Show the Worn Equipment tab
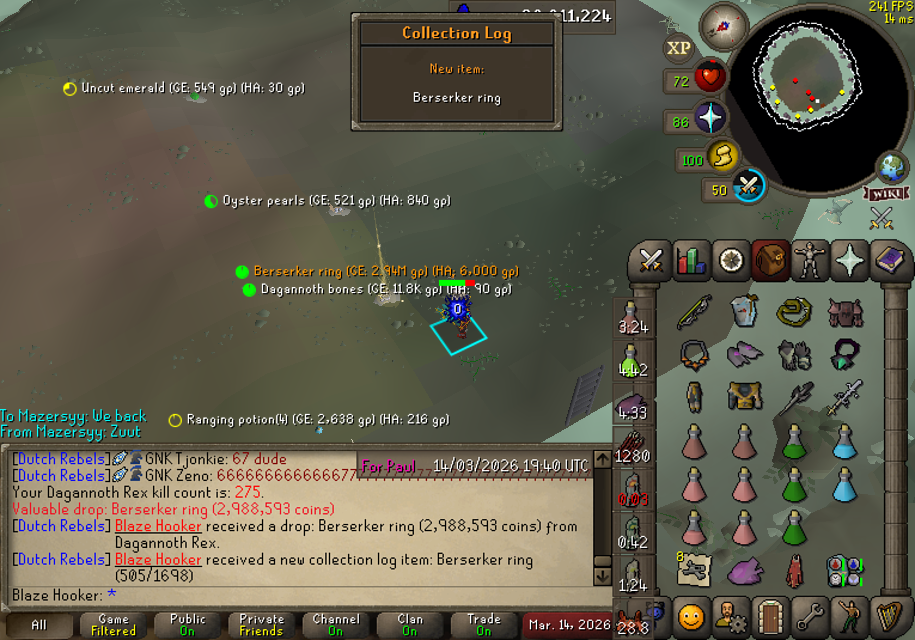Viewport: 915px width, 640px height. click(809, 261)
